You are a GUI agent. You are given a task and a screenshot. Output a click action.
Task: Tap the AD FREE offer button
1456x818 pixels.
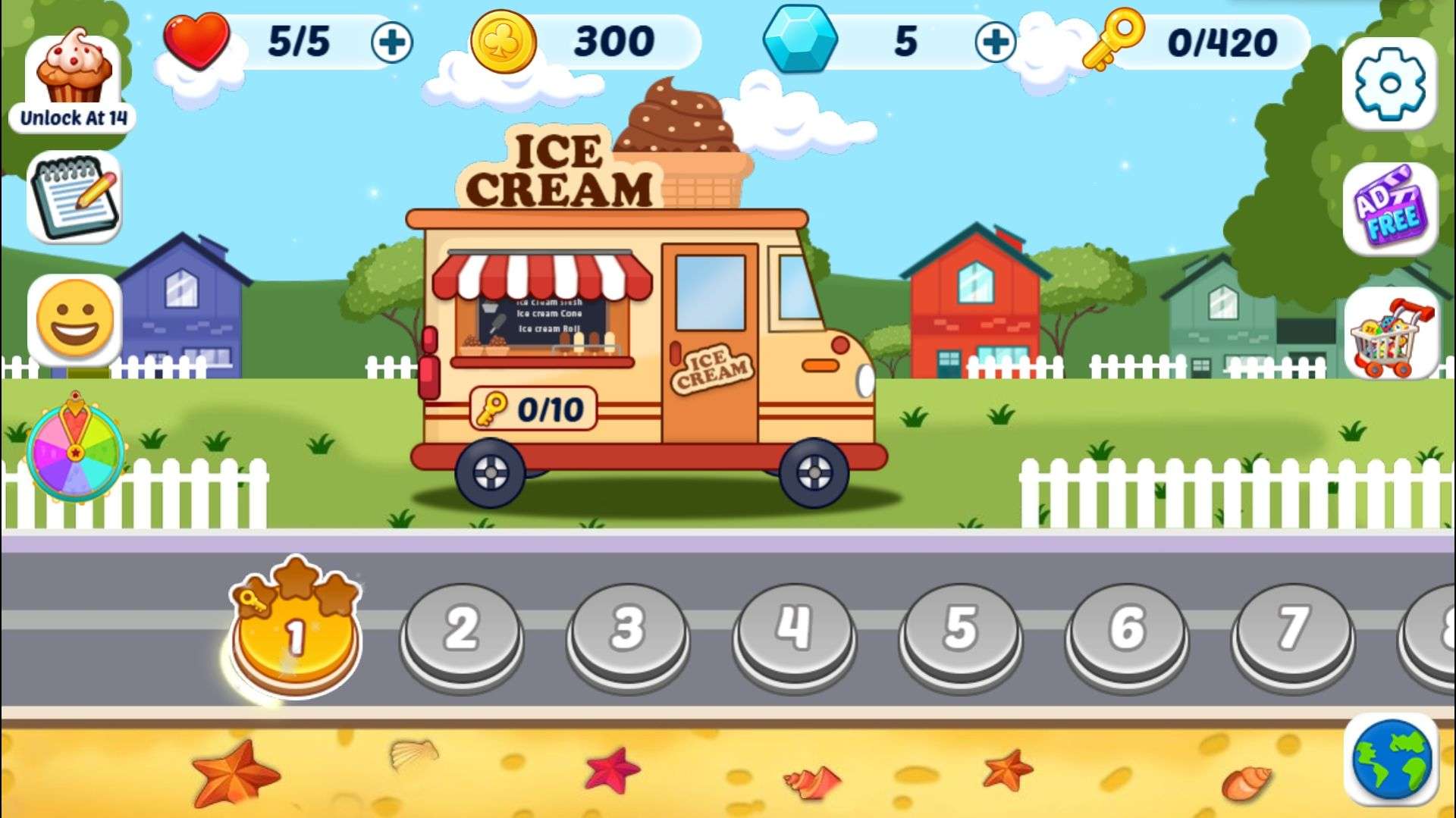[x=1390, y=208]
